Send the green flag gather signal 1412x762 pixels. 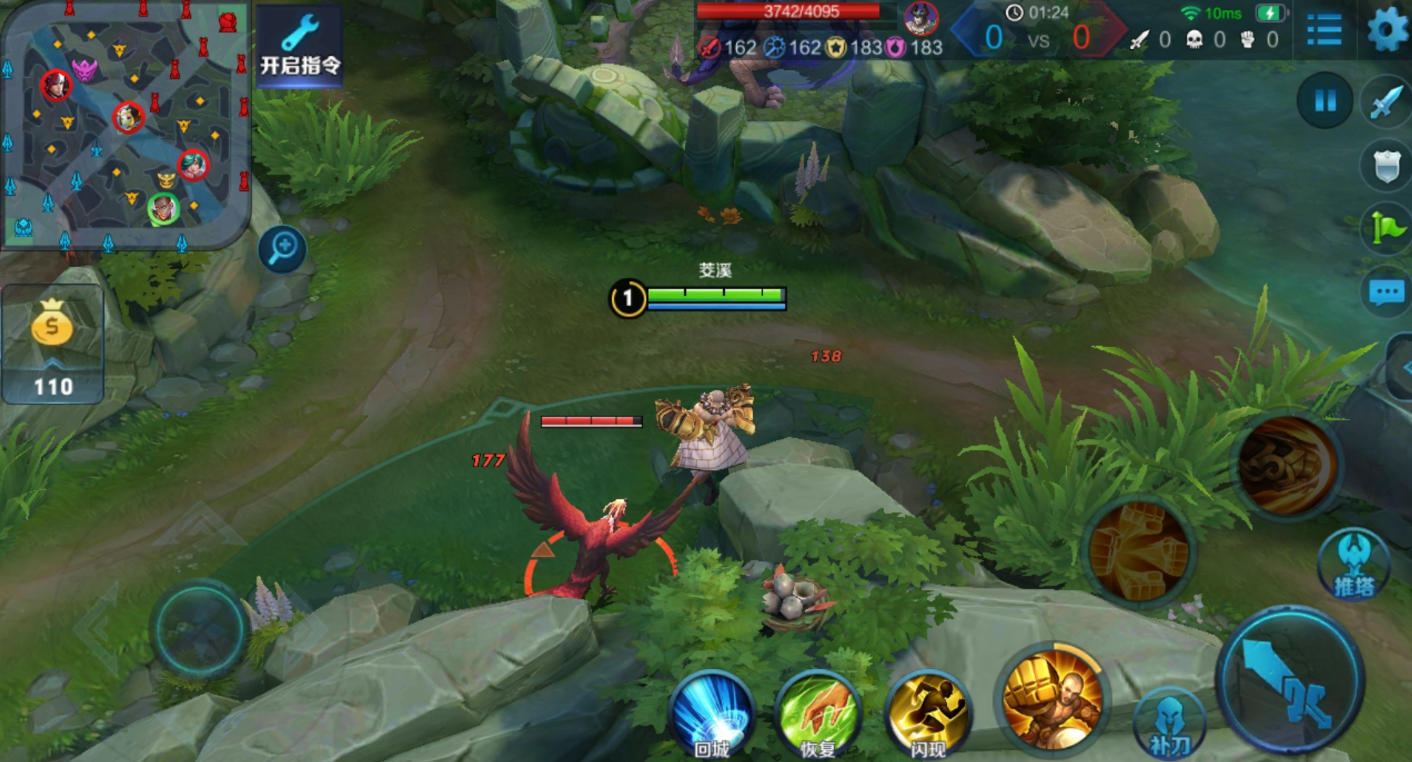tap(1386, 229)
